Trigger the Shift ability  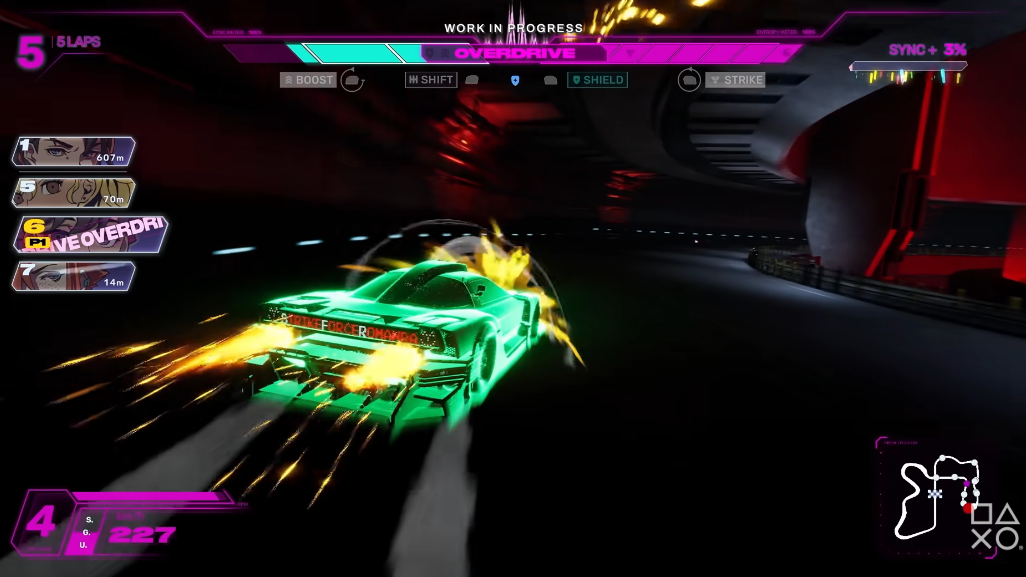click(431, 80)
